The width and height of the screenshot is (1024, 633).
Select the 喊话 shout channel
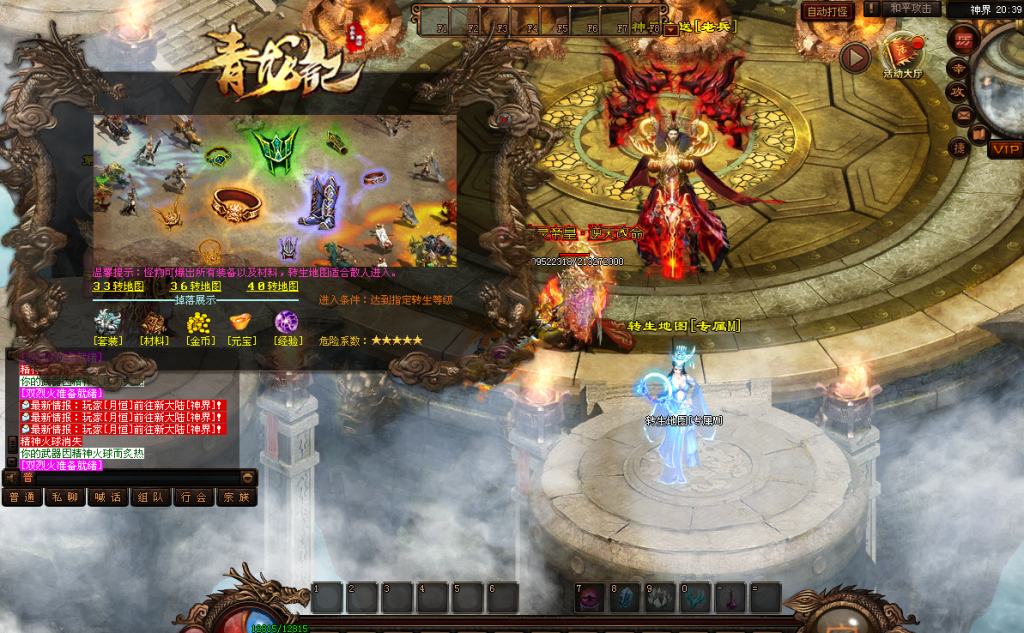point(108,497)
